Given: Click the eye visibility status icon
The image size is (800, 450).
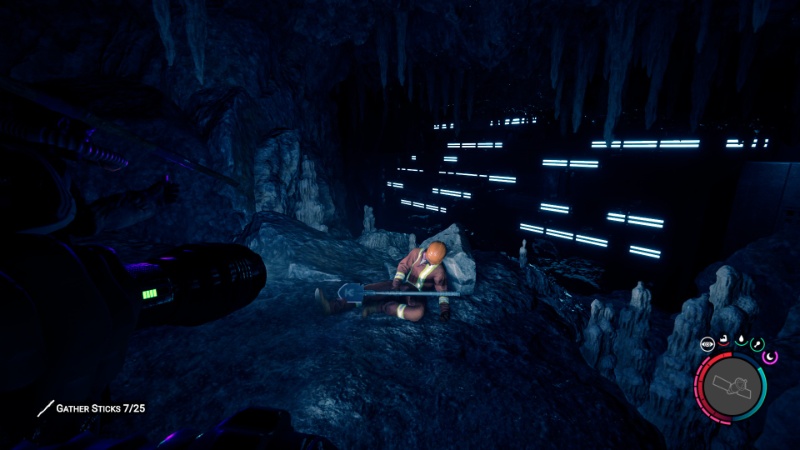Looking at the screenshot, I should [708, 345].
